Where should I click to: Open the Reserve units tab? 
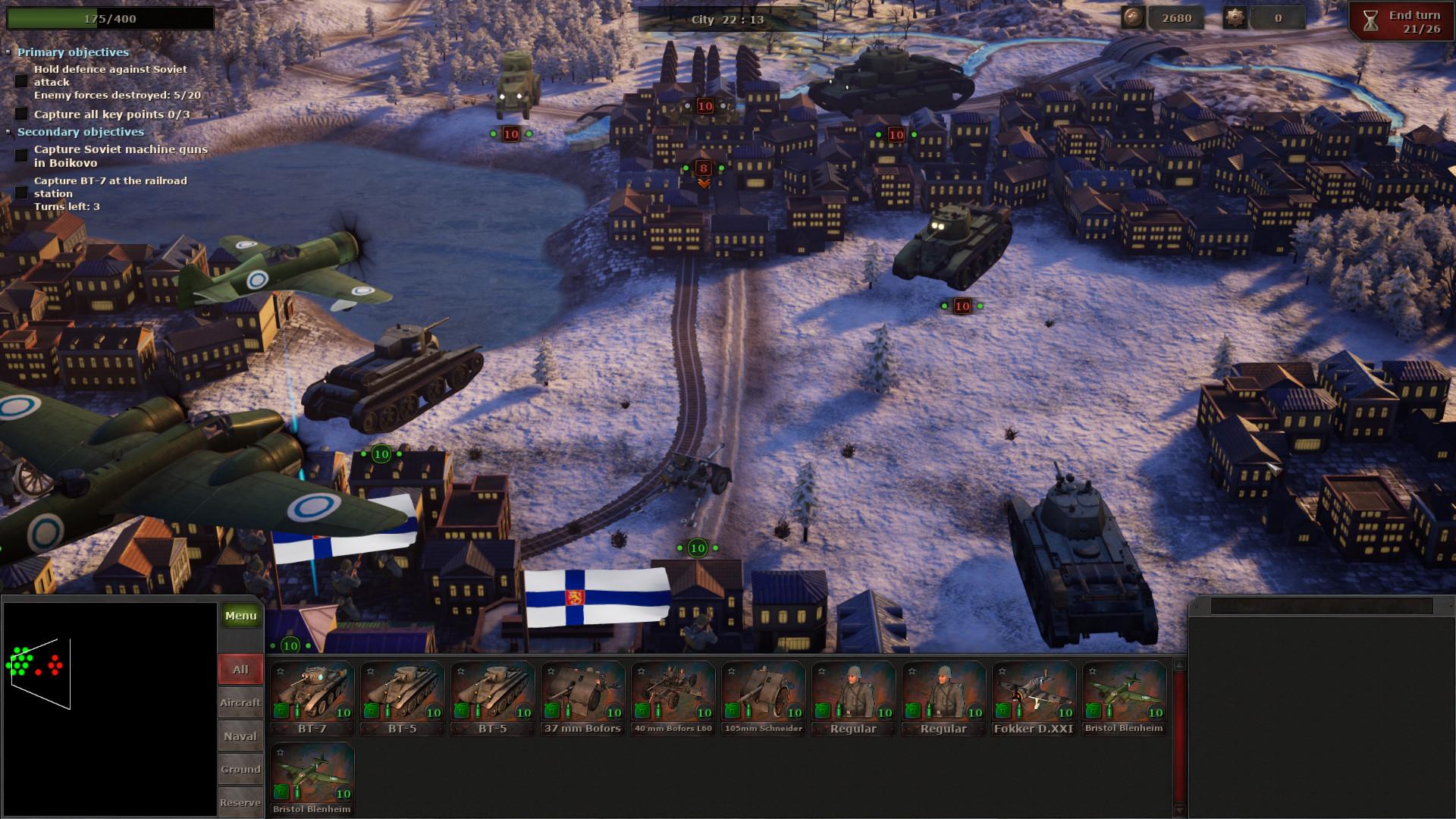pyautogui.click(x=240, y=802)
